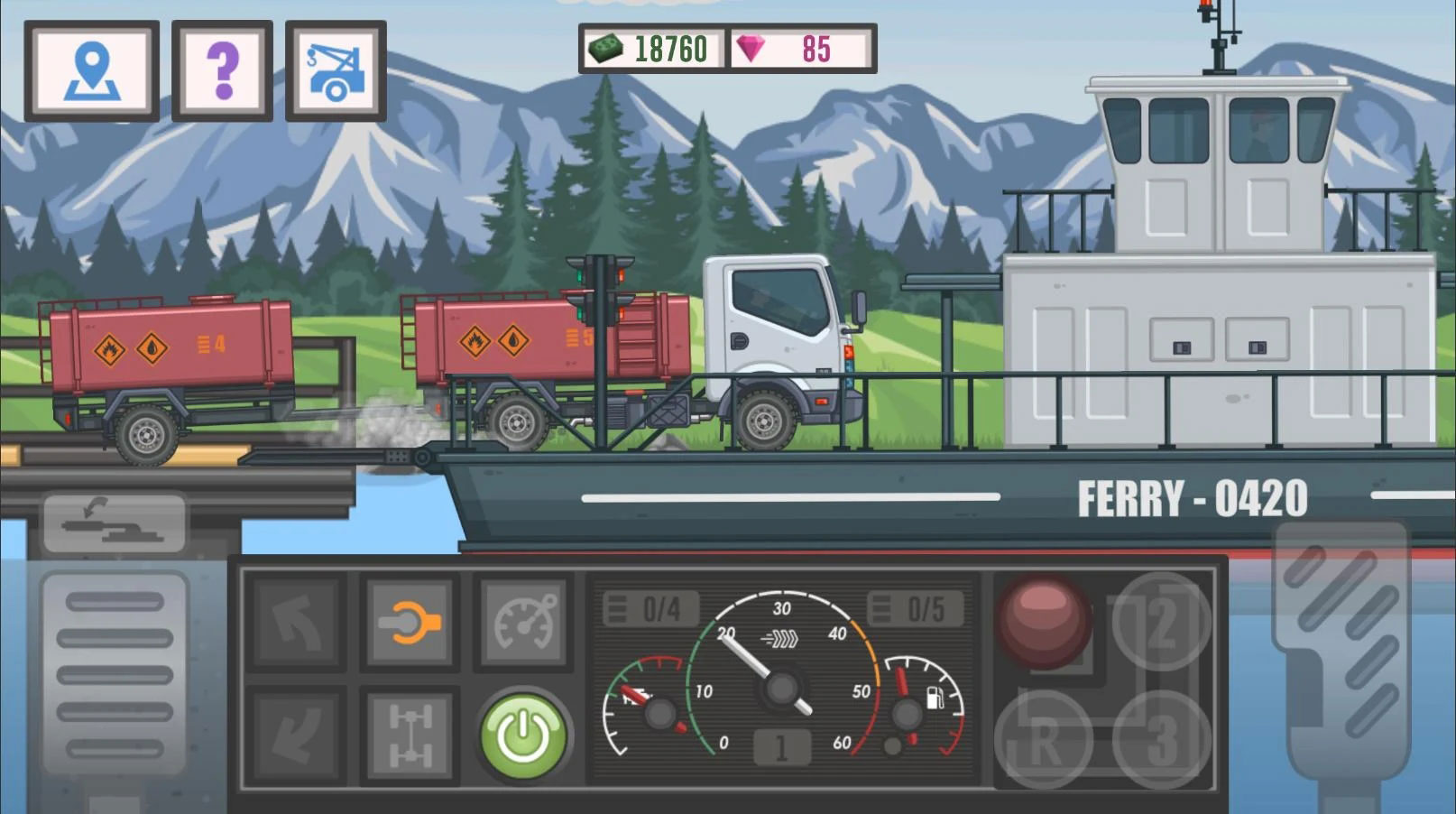Toggle the orange trailer coupling button
Image resolution: width=1456 pixels, height=814 pixels.
410,622
